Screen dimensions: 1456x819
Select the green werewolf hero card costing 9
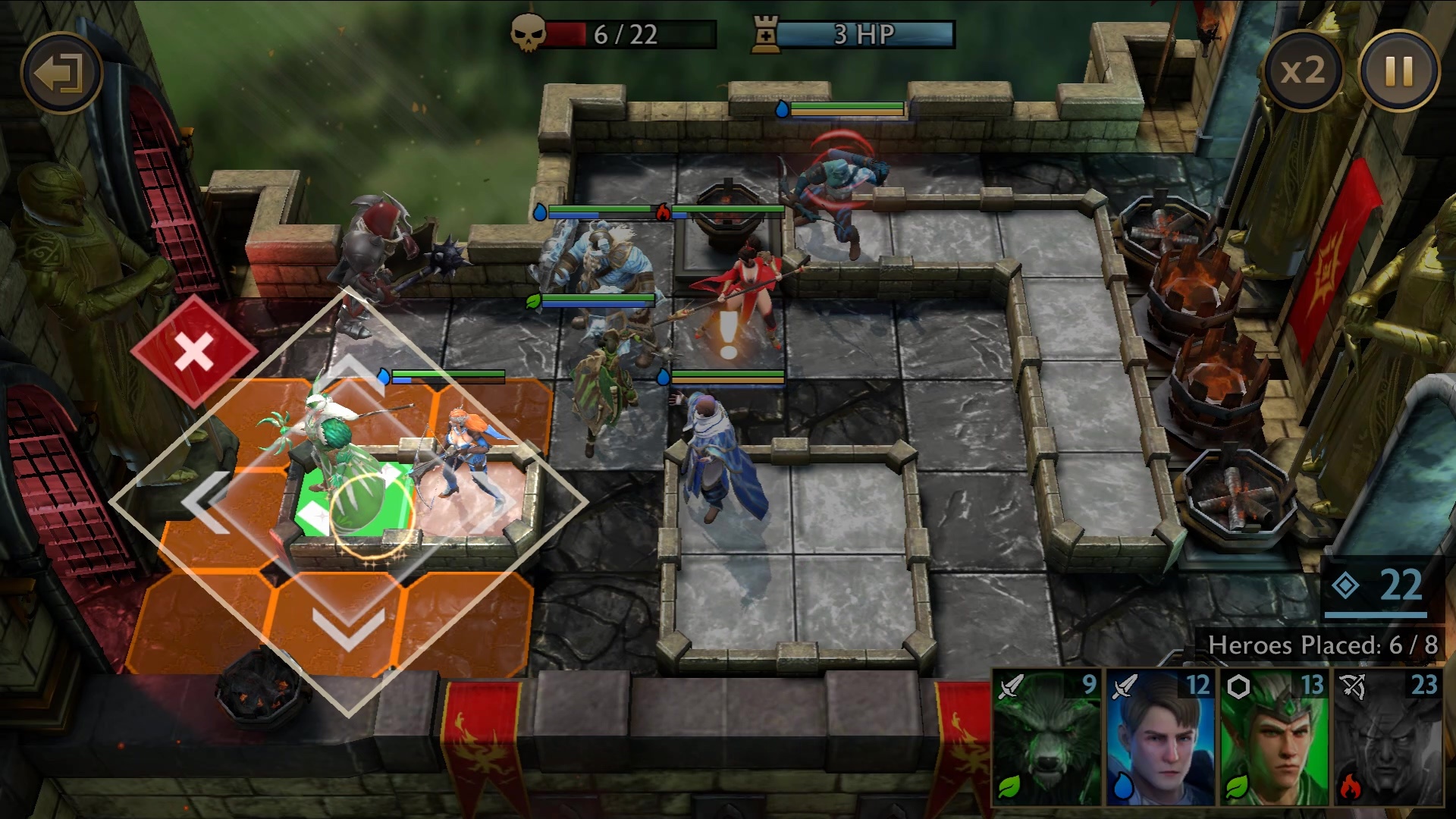[1046, 737]
